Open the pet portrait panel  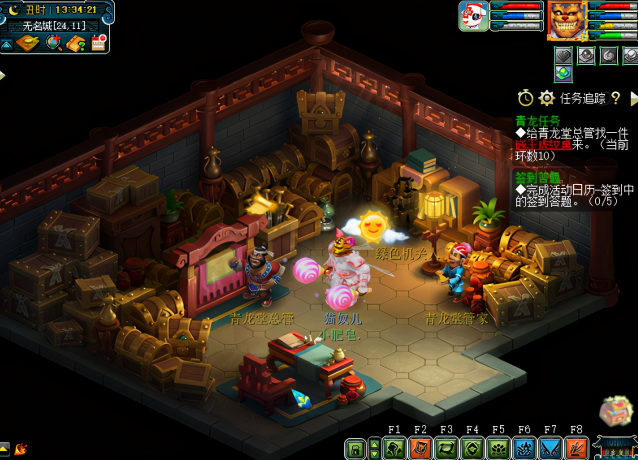[473, 17]
